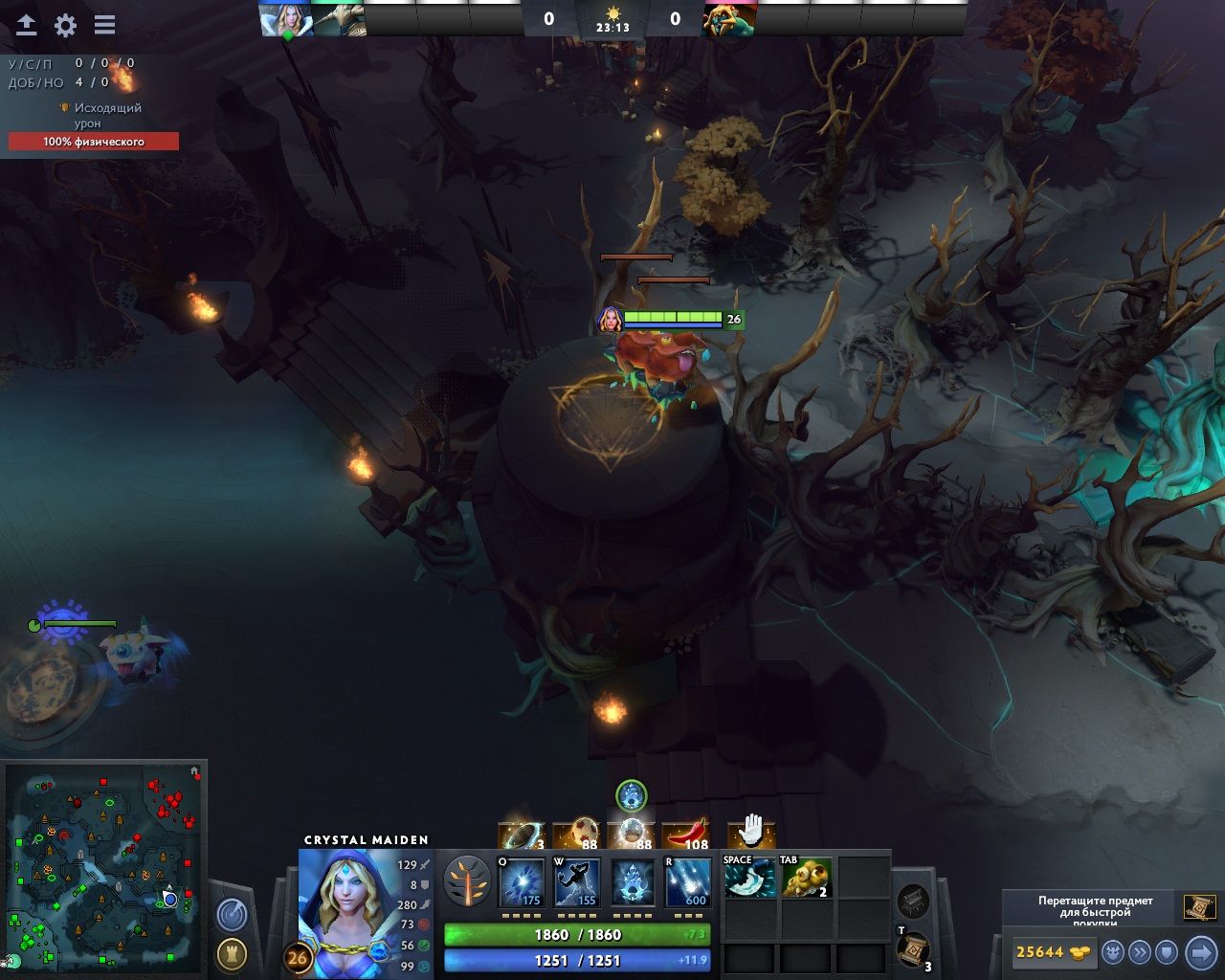Activate the scan radar button
Image resolution: width=1225 pixels, height=980 pixels.
(232, 915)
